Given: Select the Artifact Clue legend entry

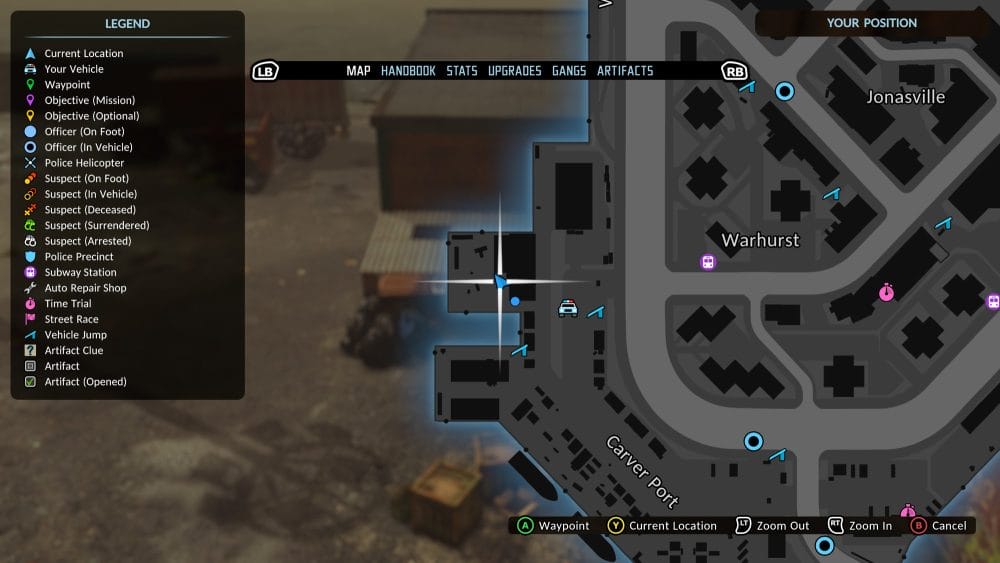Looking at the screenshot, I should [x=73, y=350].
